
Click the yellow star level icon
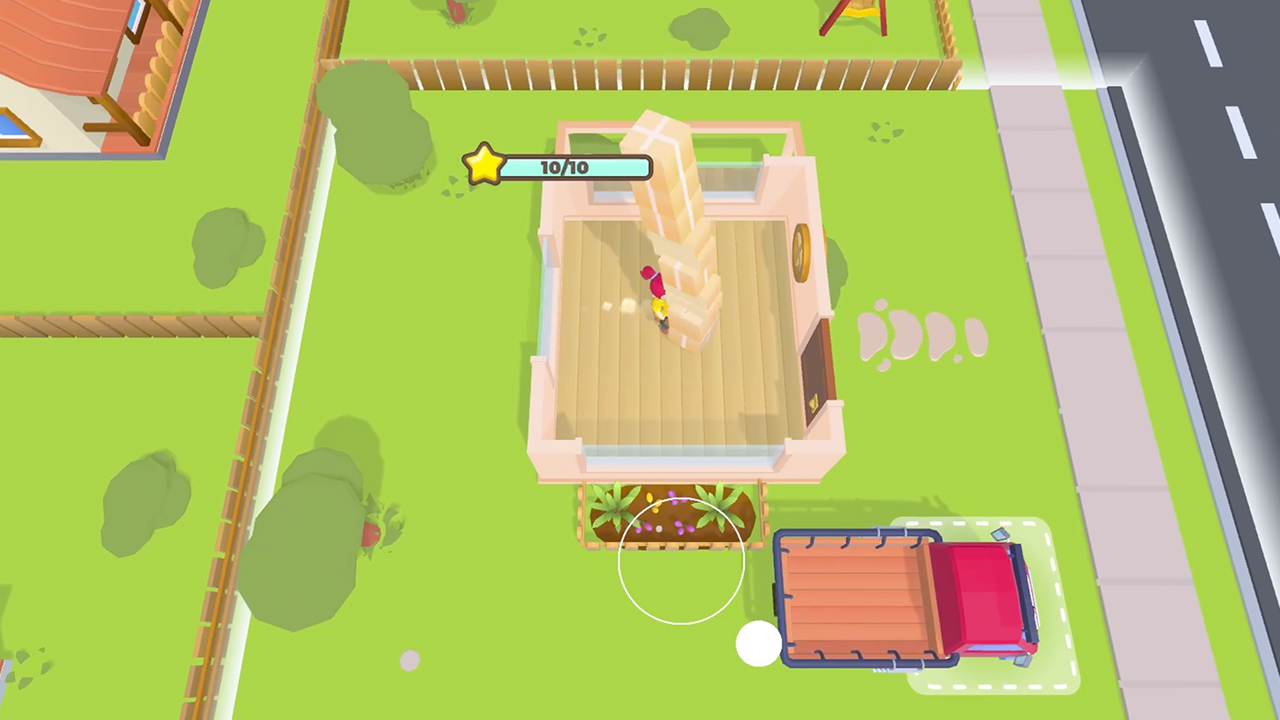click(484, 164)
